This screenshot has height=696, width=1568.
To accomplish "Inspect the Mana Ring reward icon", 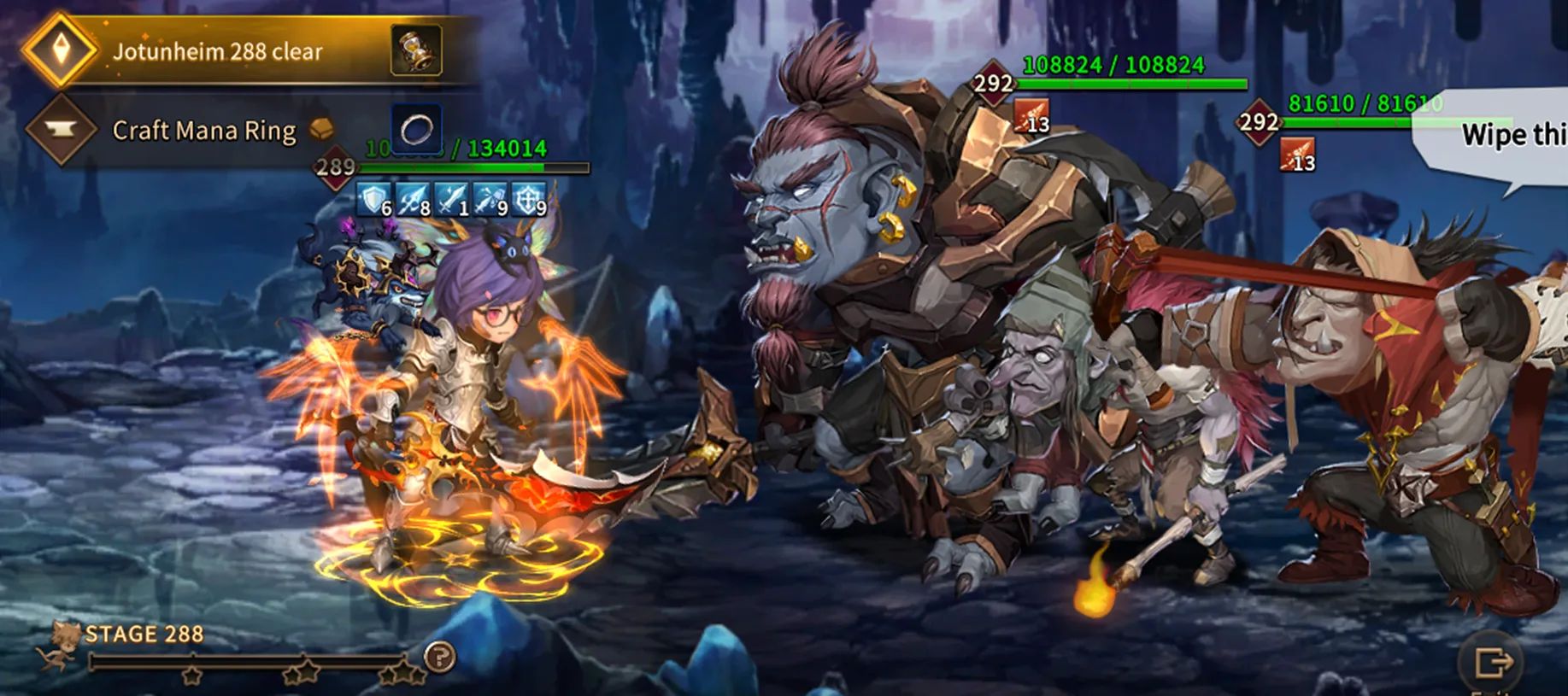I will (x=416, y=129).
